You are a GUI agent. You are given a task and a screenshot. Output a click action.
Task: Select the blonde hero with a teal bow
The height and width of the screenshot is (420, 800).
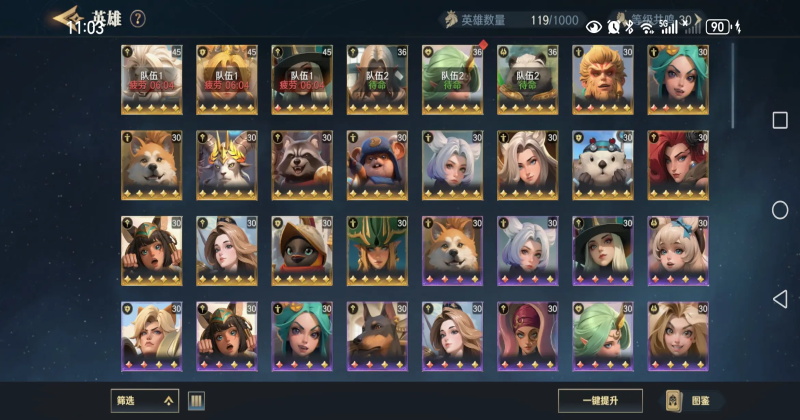coord(678,250)
